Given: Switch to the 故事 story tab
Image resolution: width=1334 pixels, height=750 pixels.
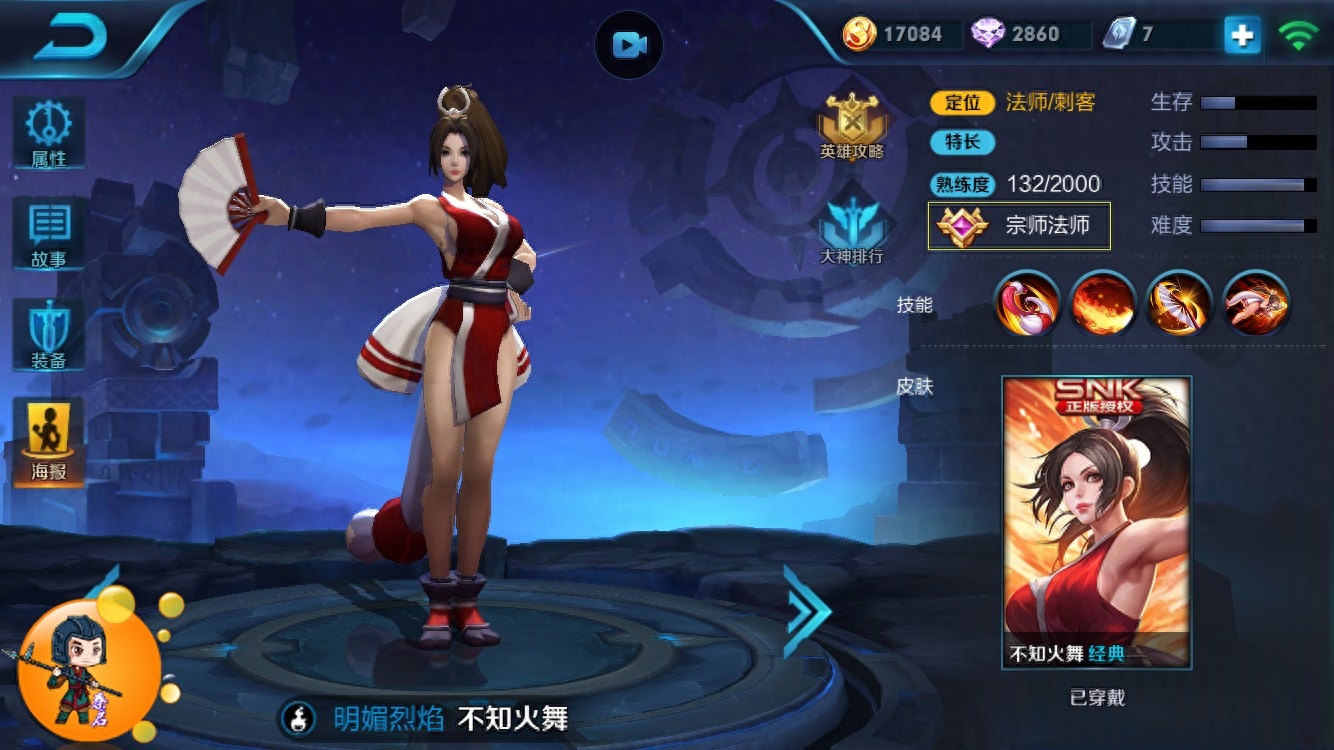Looking at the screenshot, I should pos(48,233).
